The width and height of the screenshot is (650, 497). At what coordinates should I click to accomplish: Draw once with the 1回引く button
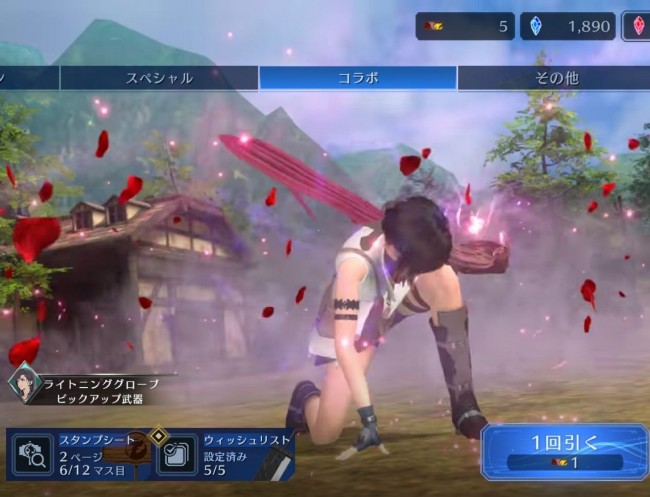564,453
